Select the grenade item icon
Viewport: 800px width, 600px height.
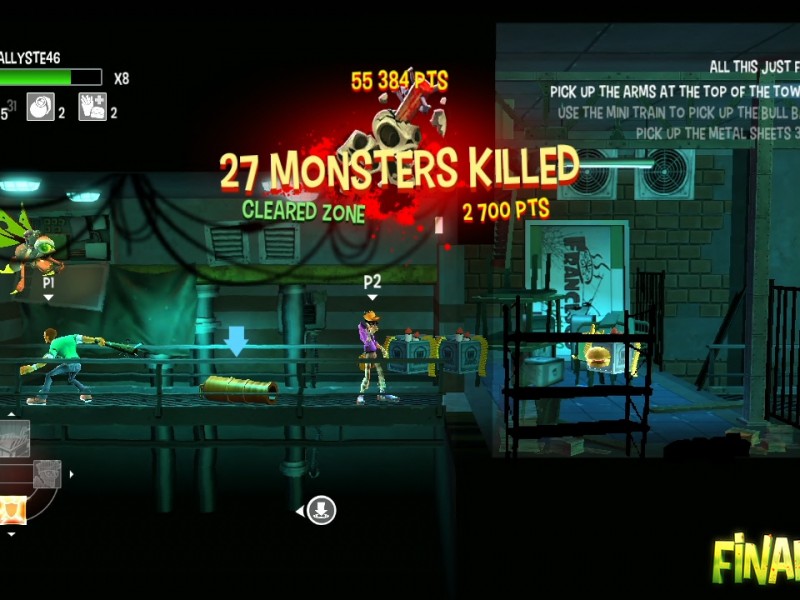point(41,106)
